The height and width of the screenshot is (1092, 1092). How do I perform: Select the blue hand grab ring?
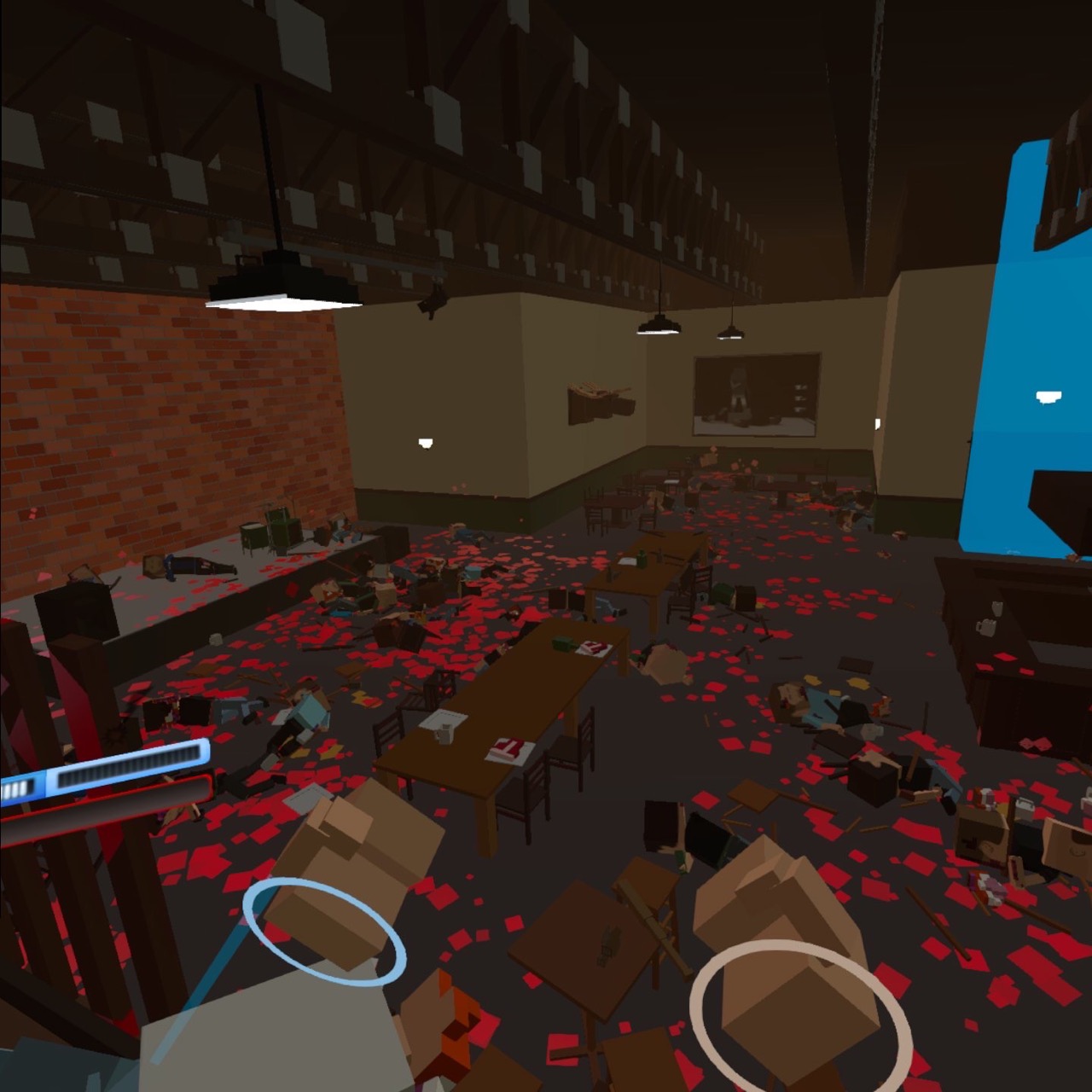pyautogui.click(x=324, y=934)
